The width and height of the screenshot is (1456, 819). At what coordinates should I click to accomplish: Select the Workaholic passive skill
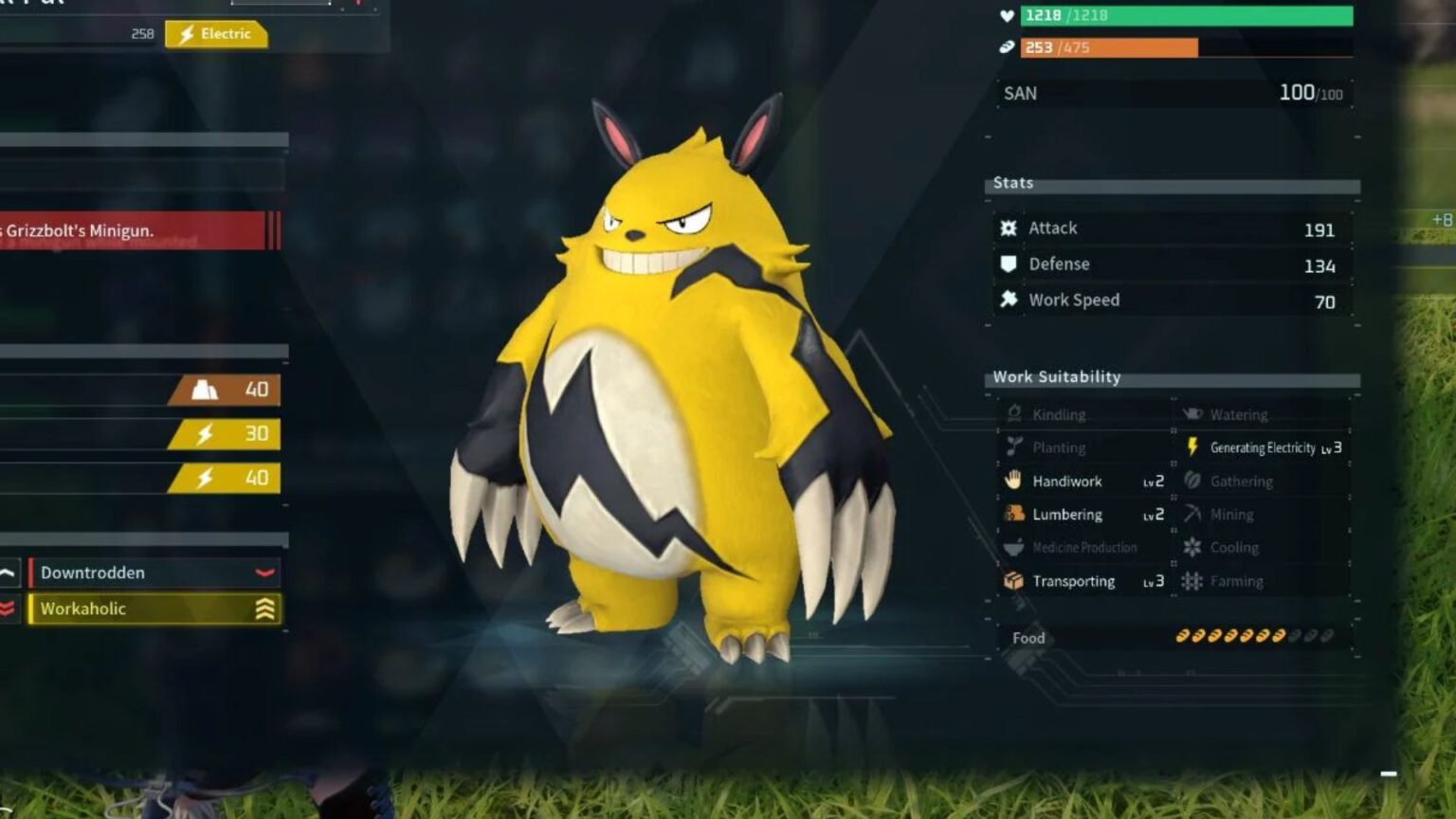tap(152, 609)
